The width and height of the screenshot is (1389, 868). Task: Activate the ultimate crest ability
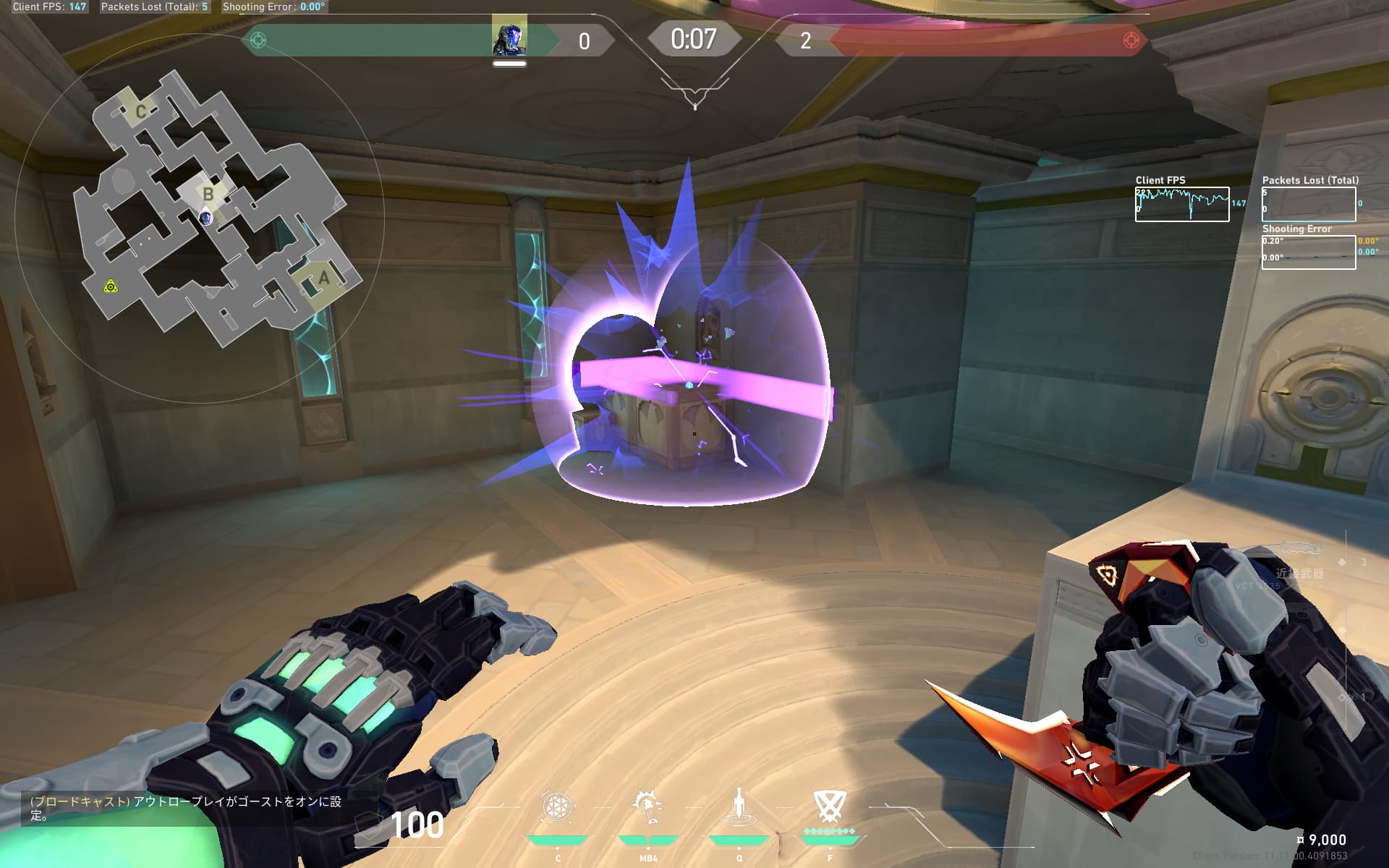(x=830, y=806)
